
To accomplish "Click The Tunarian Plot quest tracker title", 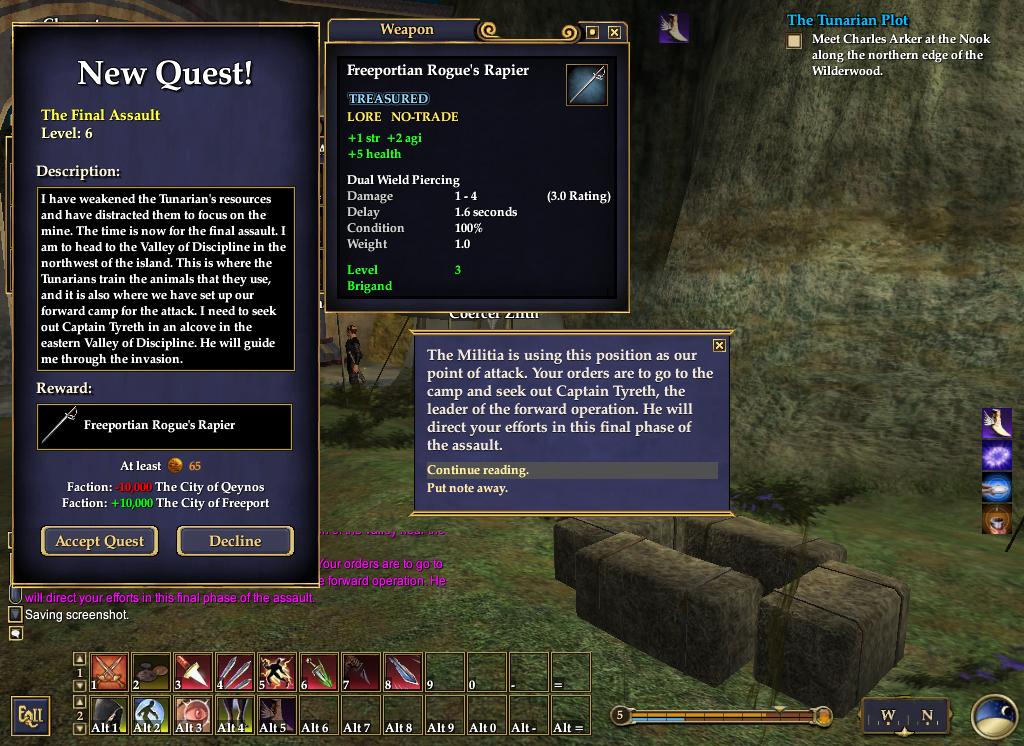I will [x=847, y=20].
